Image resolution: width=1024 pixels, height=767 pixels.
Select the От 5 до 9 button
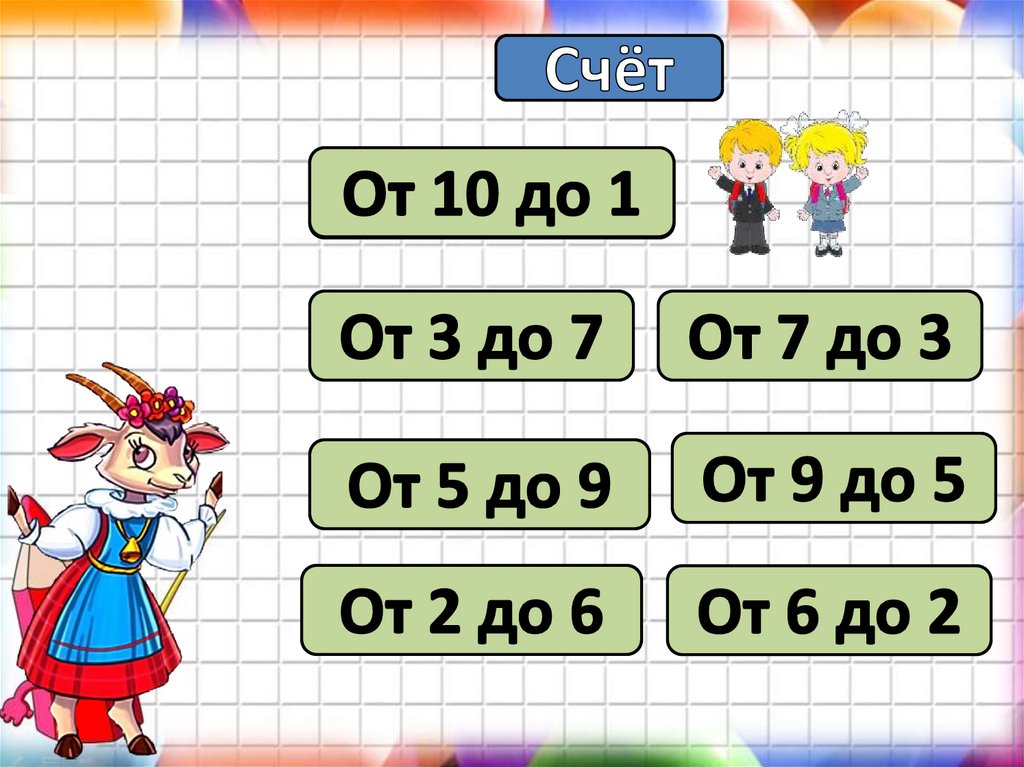click(479, 484)
